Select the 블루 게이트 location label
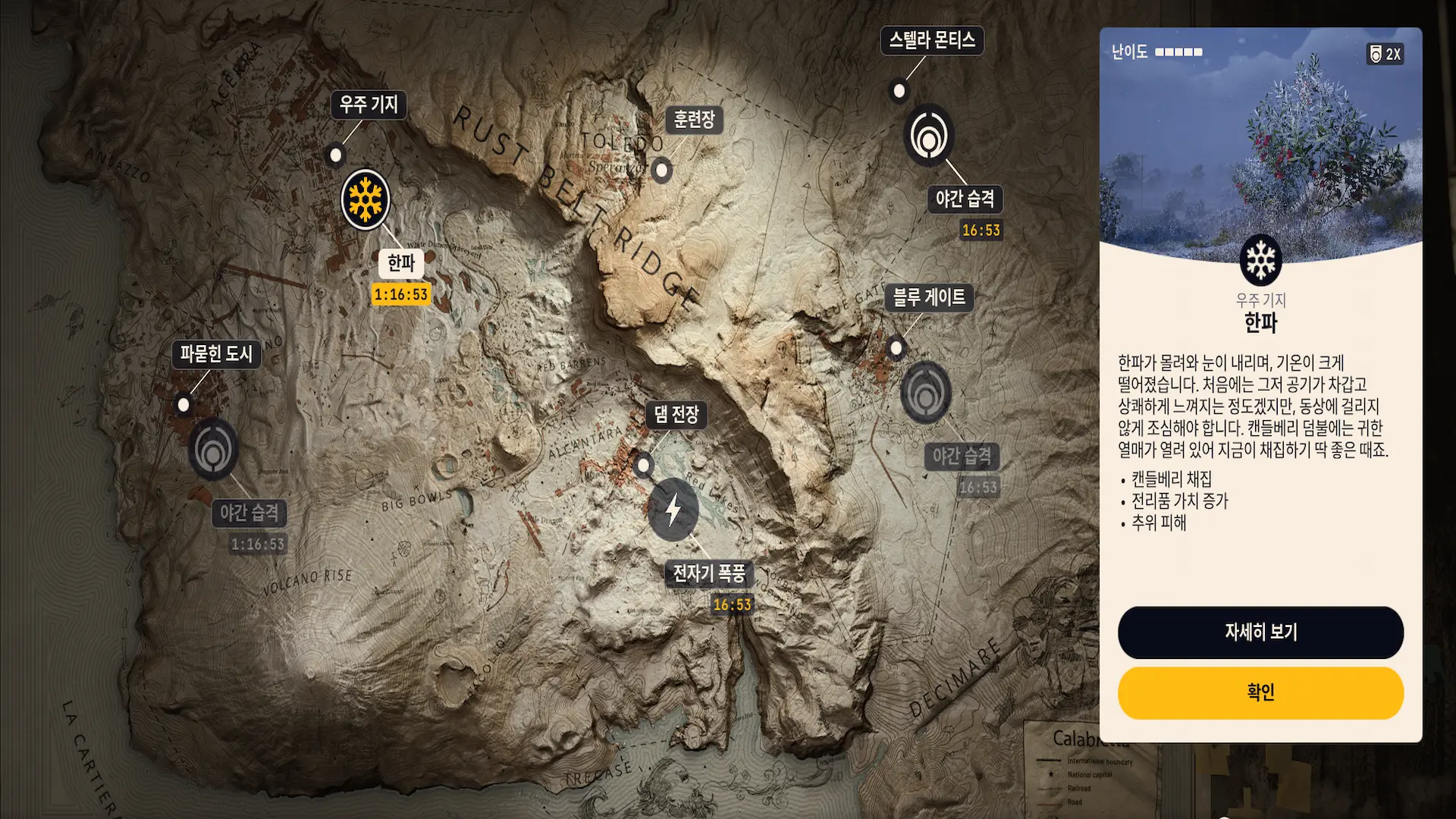The height and width of the screenshot is (819, 1456). 929,297
